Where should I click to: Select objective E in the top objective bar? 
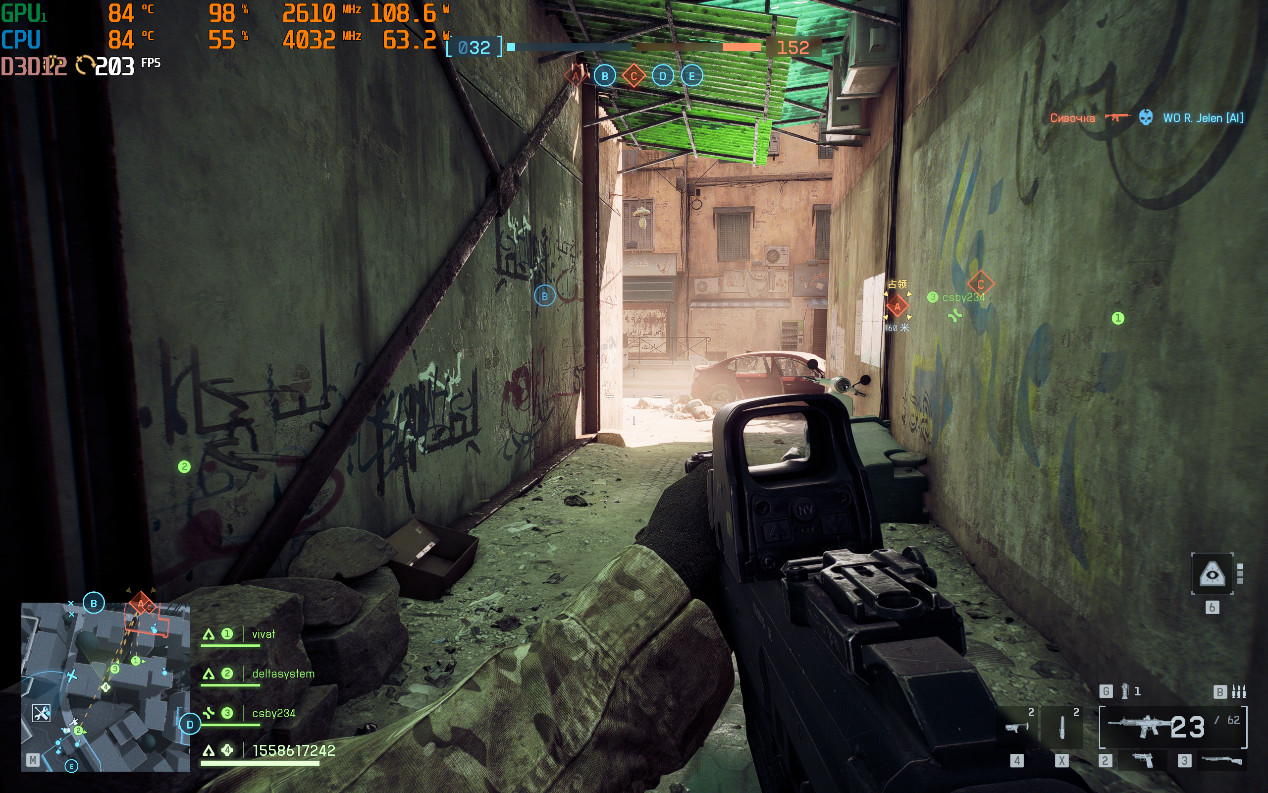691,75
